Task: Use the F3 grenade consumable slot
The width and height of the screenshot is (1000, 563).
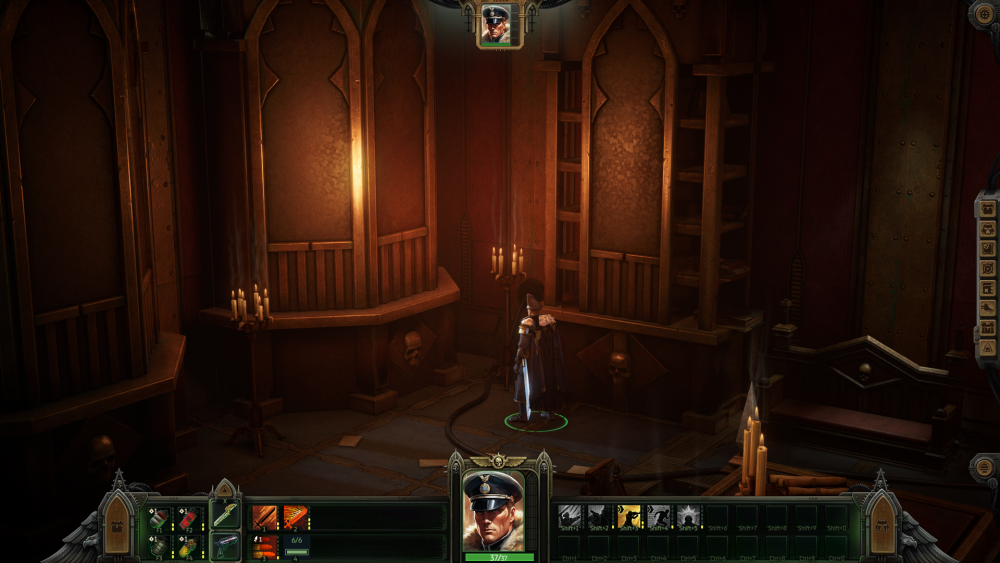Action: pos(159,545)
